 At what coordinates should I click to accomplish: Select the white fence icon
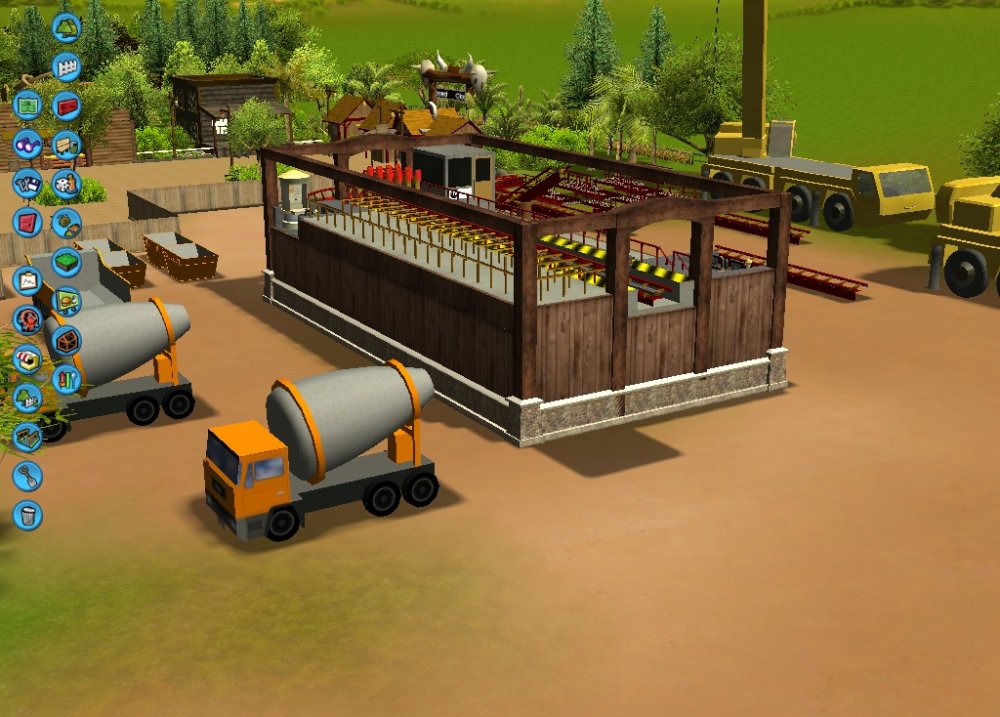click(x=67, y=67)
